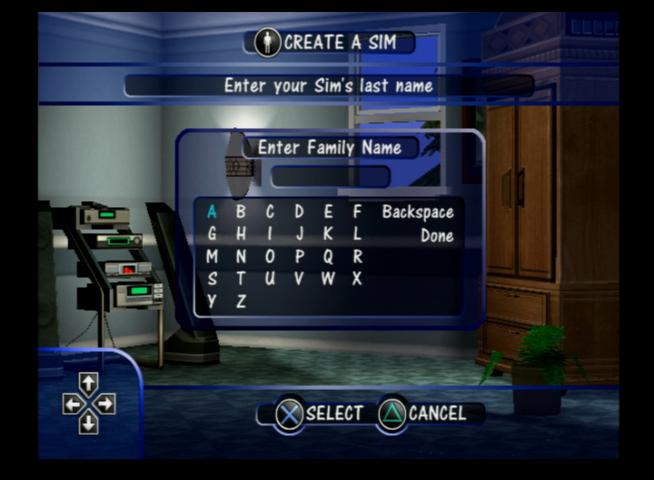The height and width of the screenshot is (480, 654).
Task: Click the family name text field
Action: (x=330, y=177)
